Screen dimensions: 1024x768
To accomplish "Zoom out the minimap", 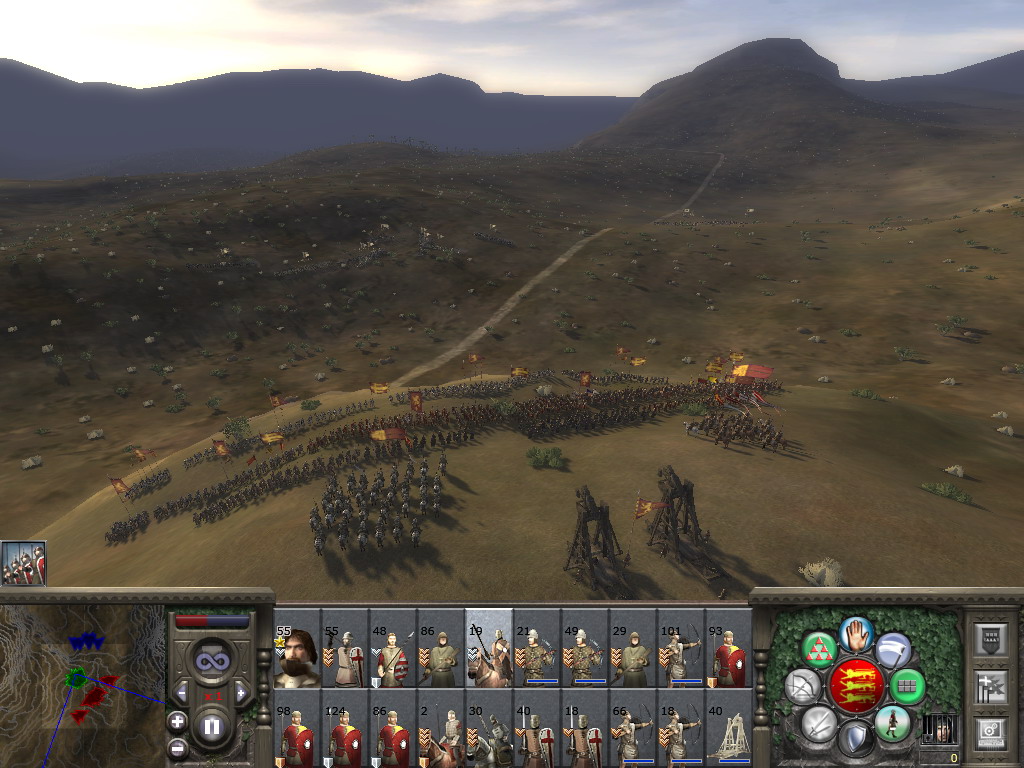I will click(177, 746).
